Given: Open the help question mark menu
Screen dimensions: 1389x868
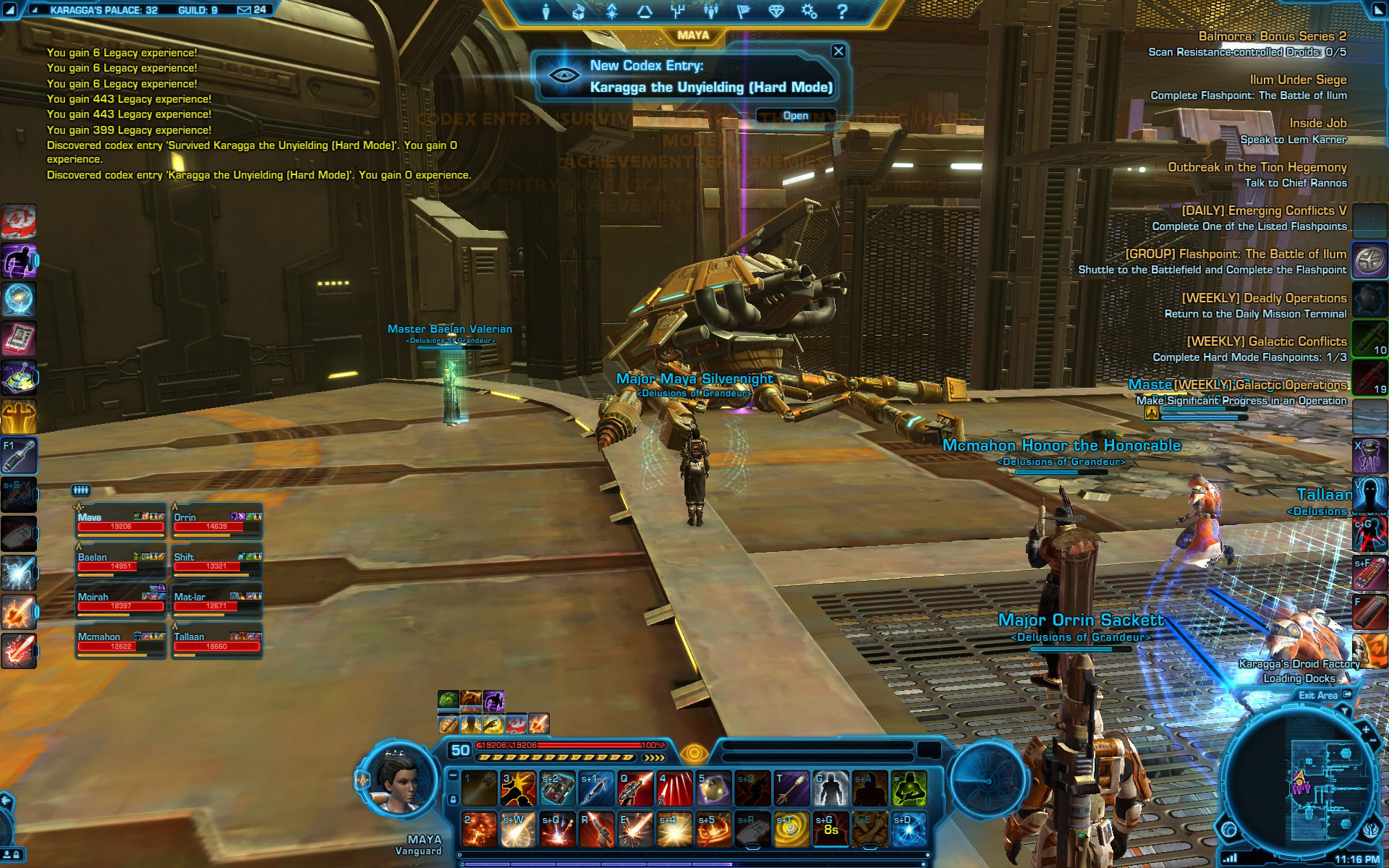Looking at the screenshot, I should (842, 12).
